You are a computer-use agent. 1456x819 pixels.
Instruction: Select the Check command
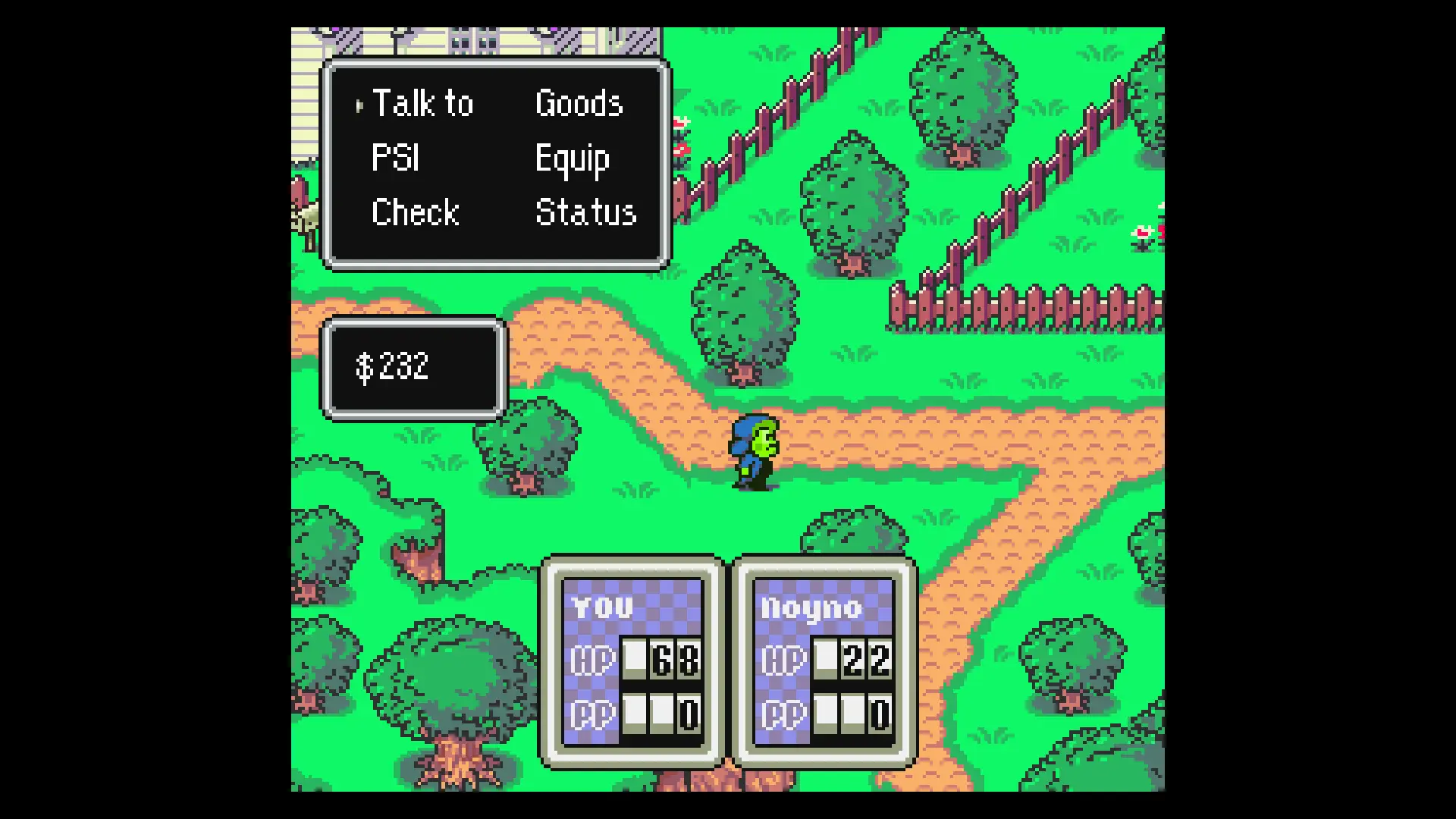(x=416, y=213)
